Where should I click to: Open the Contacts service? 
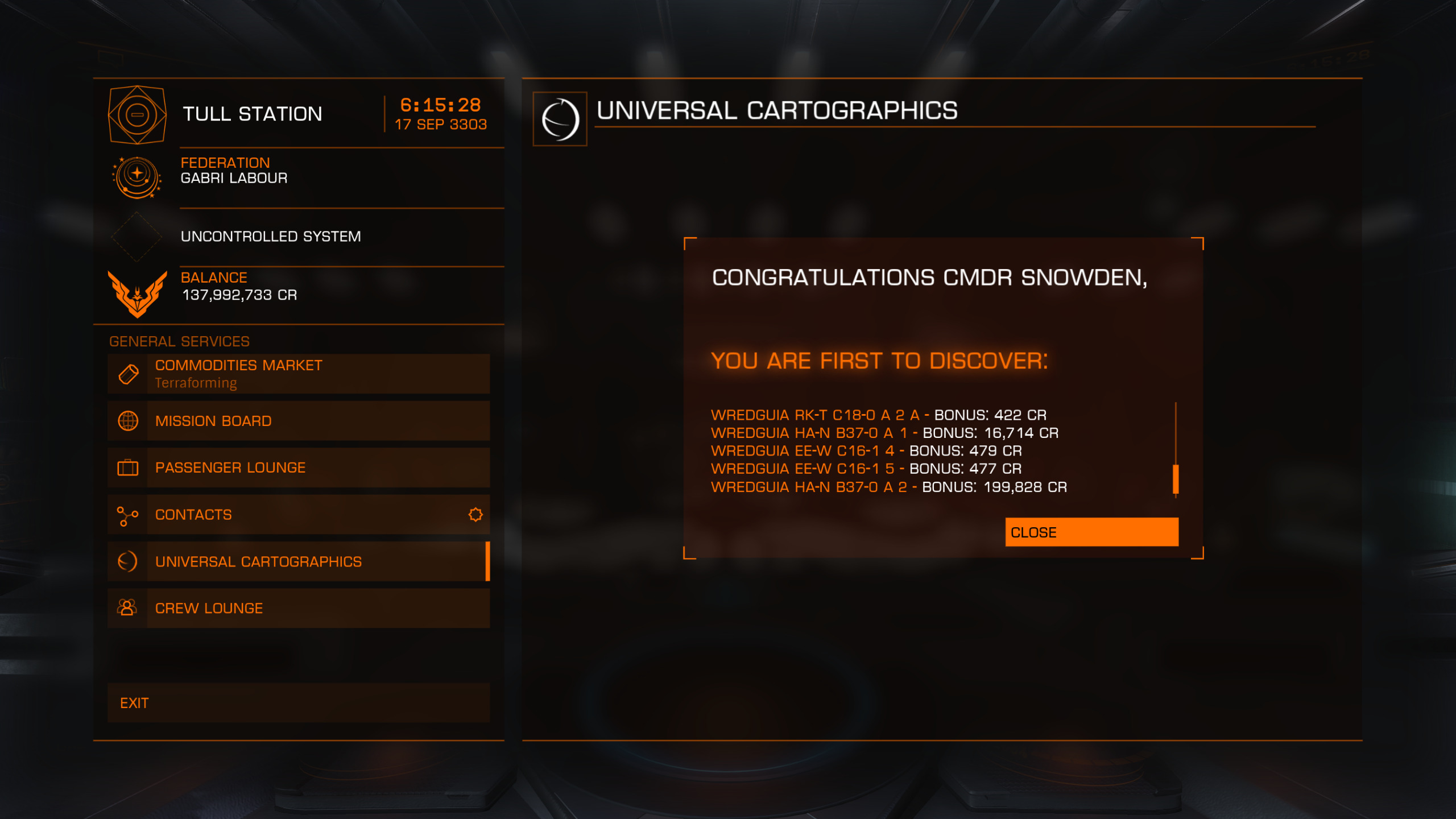[299, 515]
